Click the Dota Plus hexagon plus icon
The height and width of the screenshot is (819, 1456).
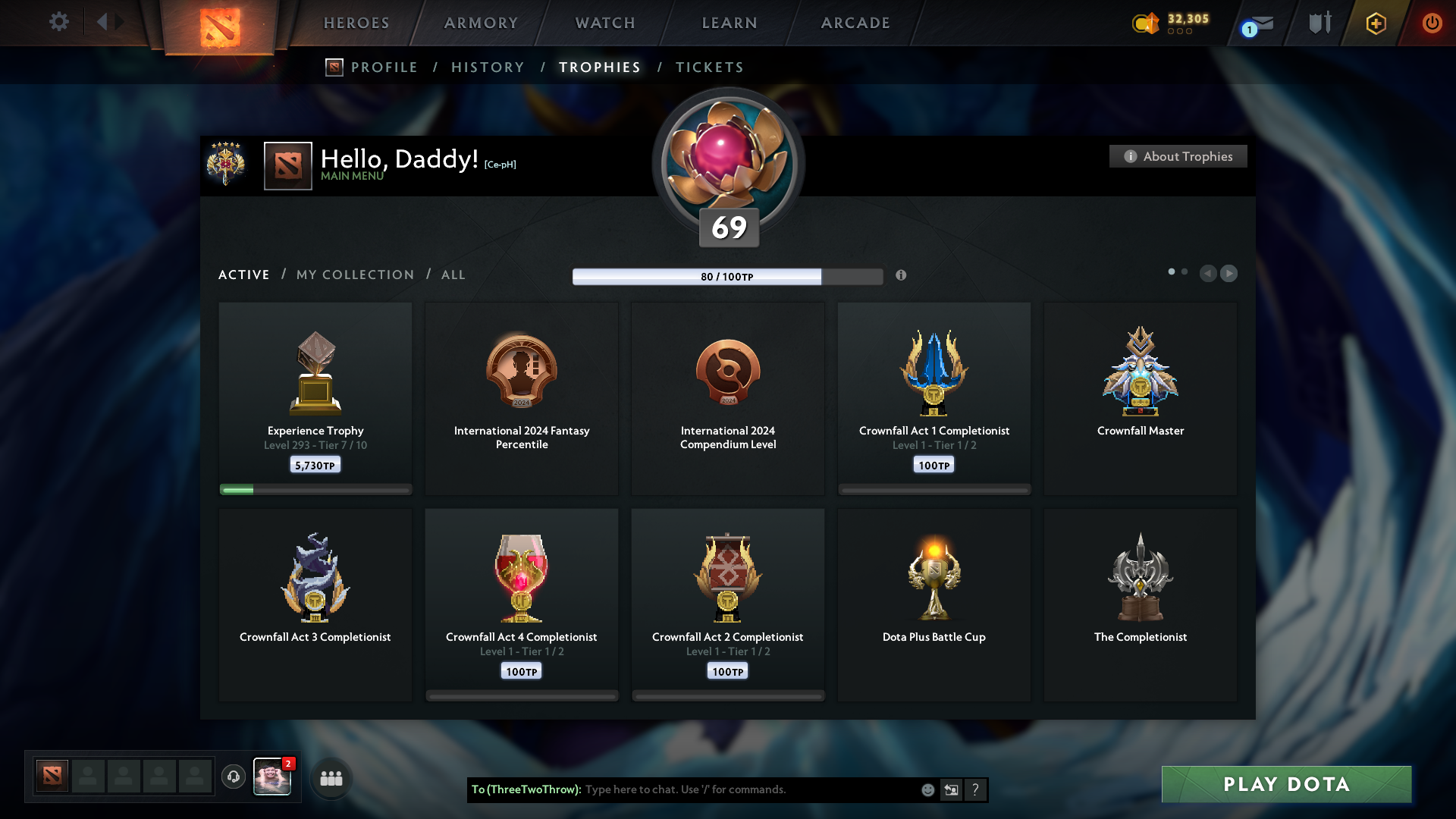tap(1375, 23)
